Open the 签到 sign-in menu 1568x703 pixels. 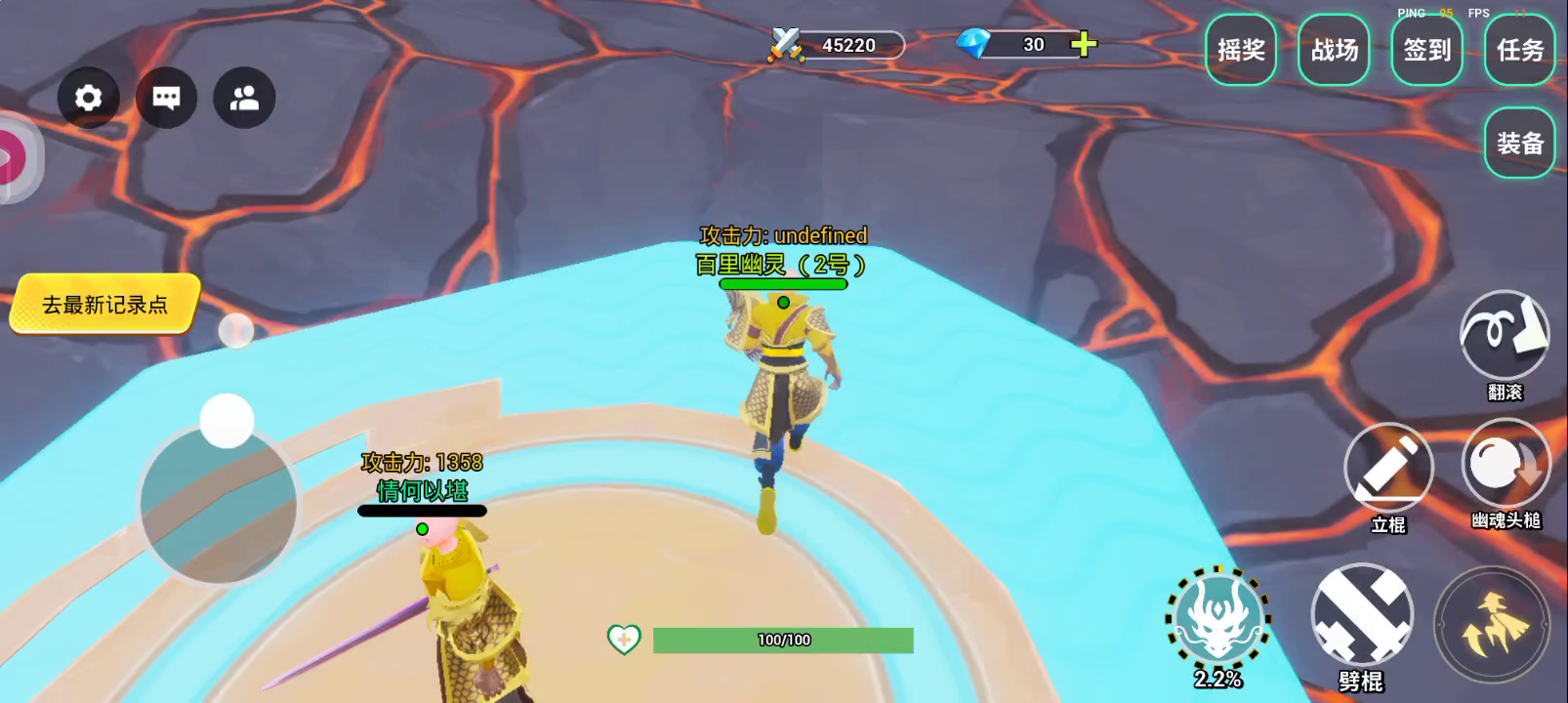[x=1426, y=50]
